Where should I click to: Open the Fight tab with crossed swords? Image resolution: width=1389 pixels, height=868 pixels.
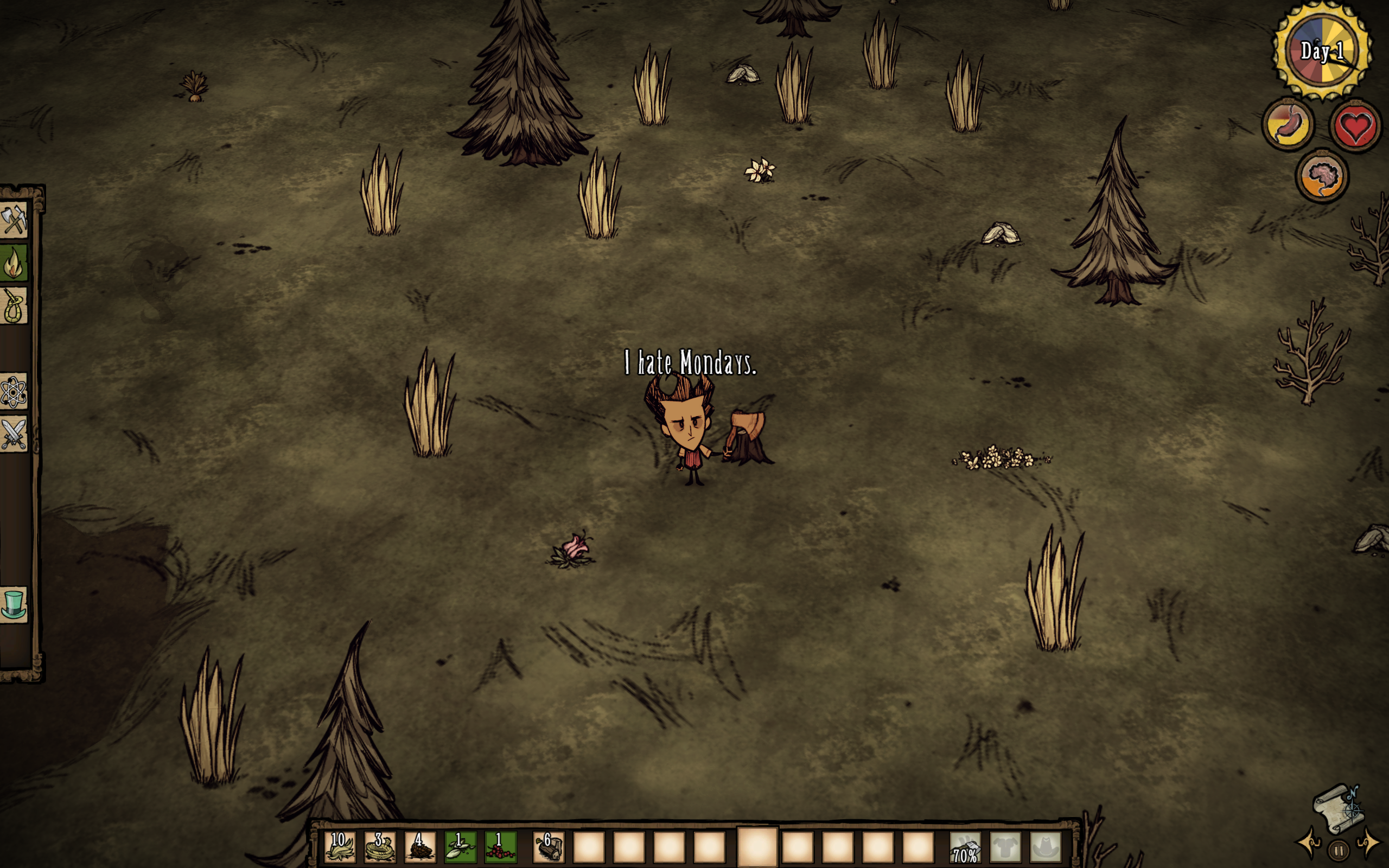tap(14, 435)
